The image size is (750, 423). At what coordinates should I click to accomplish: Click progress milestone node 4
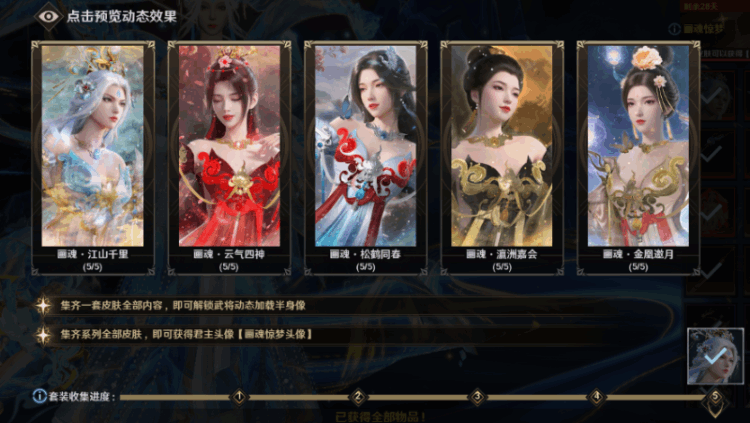[x=596, y=396]
